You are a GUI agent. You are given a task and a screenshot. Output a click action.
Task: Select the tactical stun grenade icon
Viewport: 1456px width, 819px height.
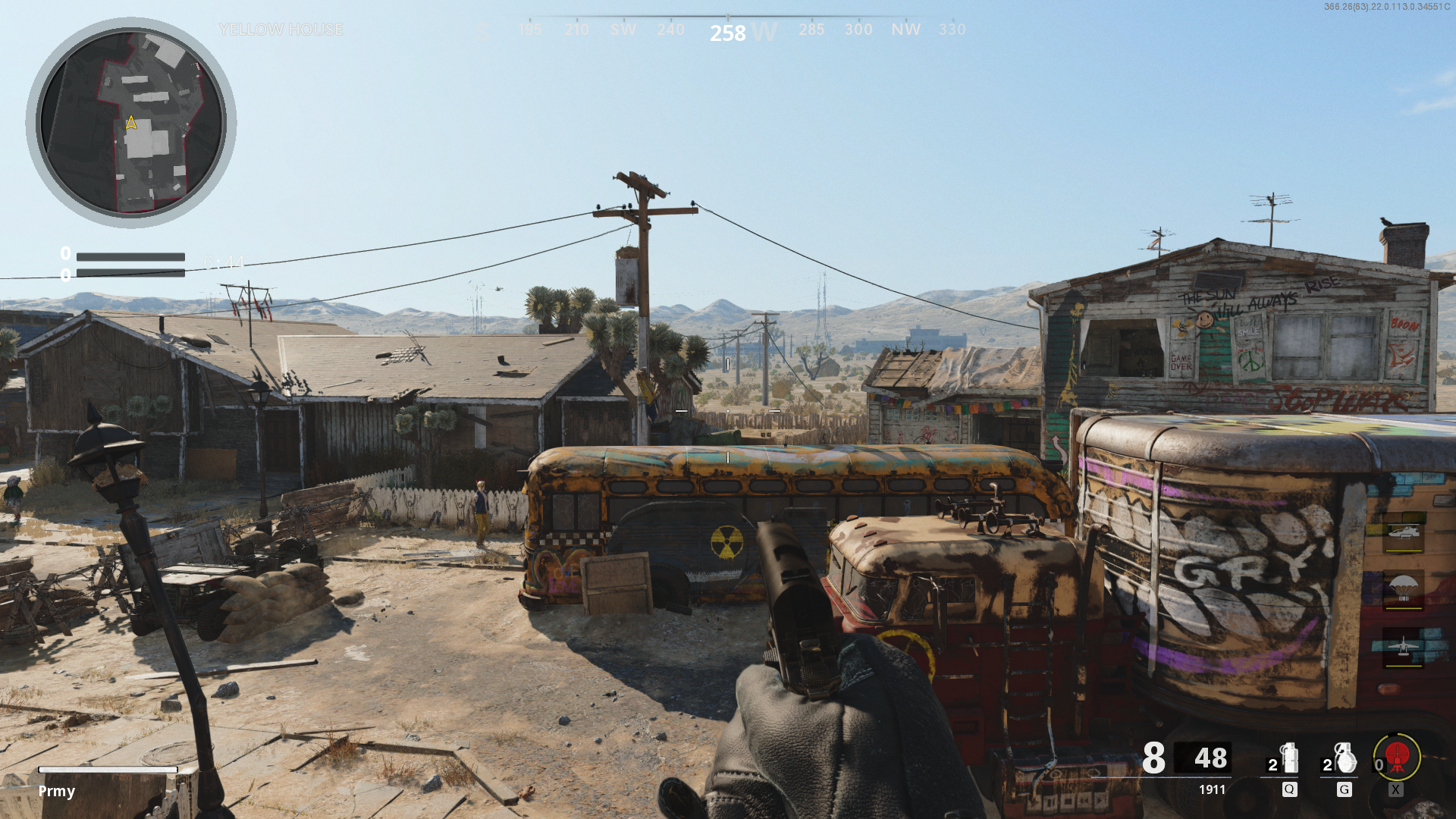1288,758
